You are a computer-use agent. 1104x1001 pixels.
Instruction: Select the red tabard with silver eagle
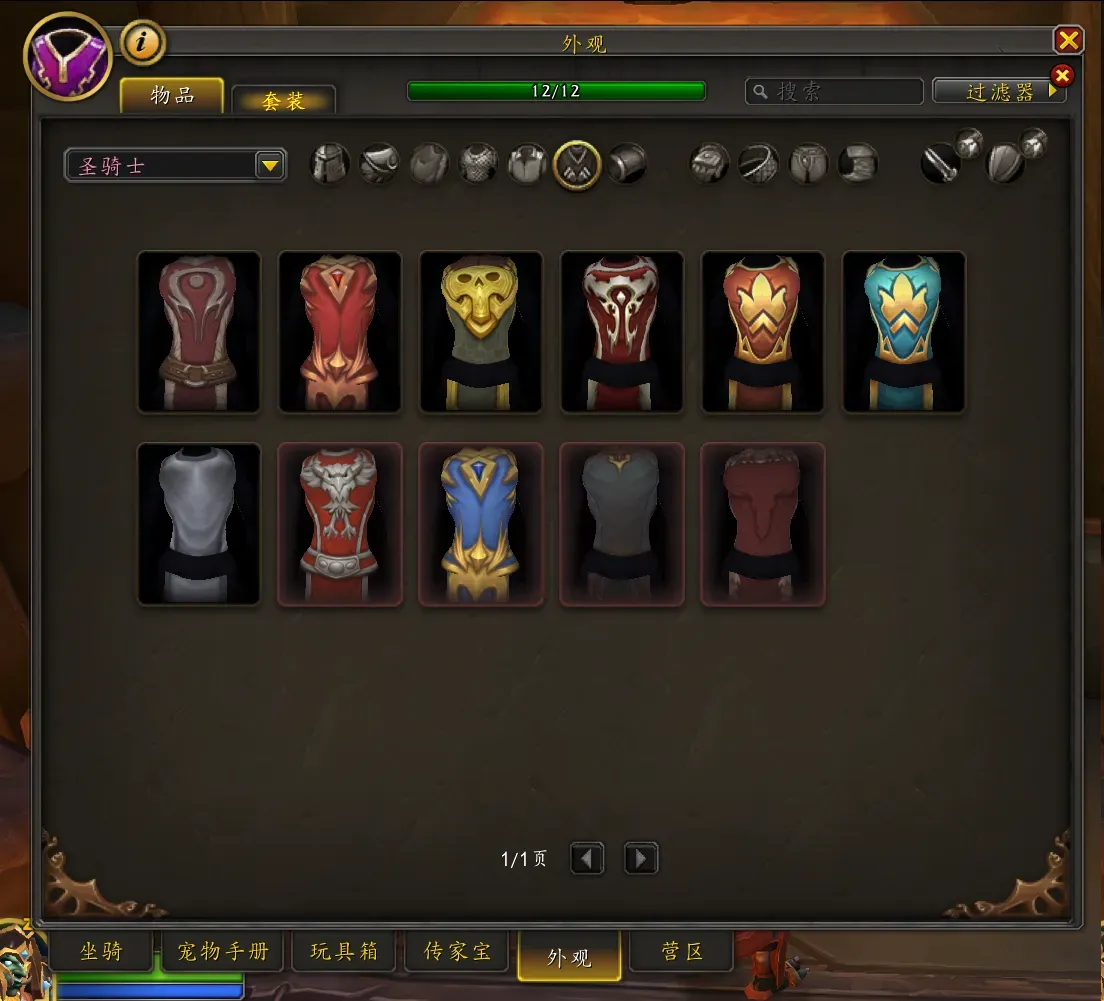(340, 524)
